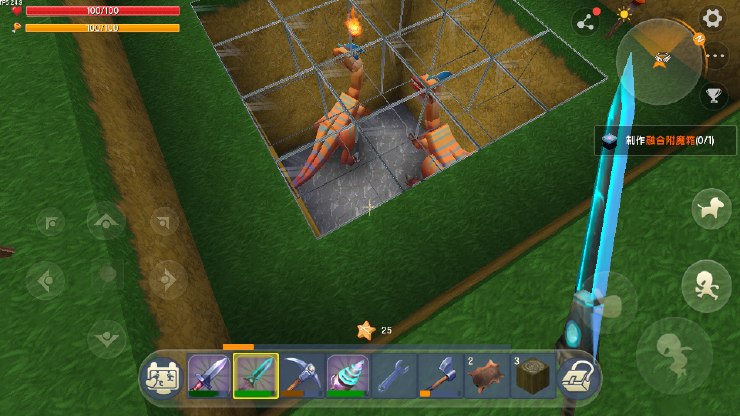Select the teal diamond sword slot
This screenshot has width=740, height=416.
tap(256, 376)
